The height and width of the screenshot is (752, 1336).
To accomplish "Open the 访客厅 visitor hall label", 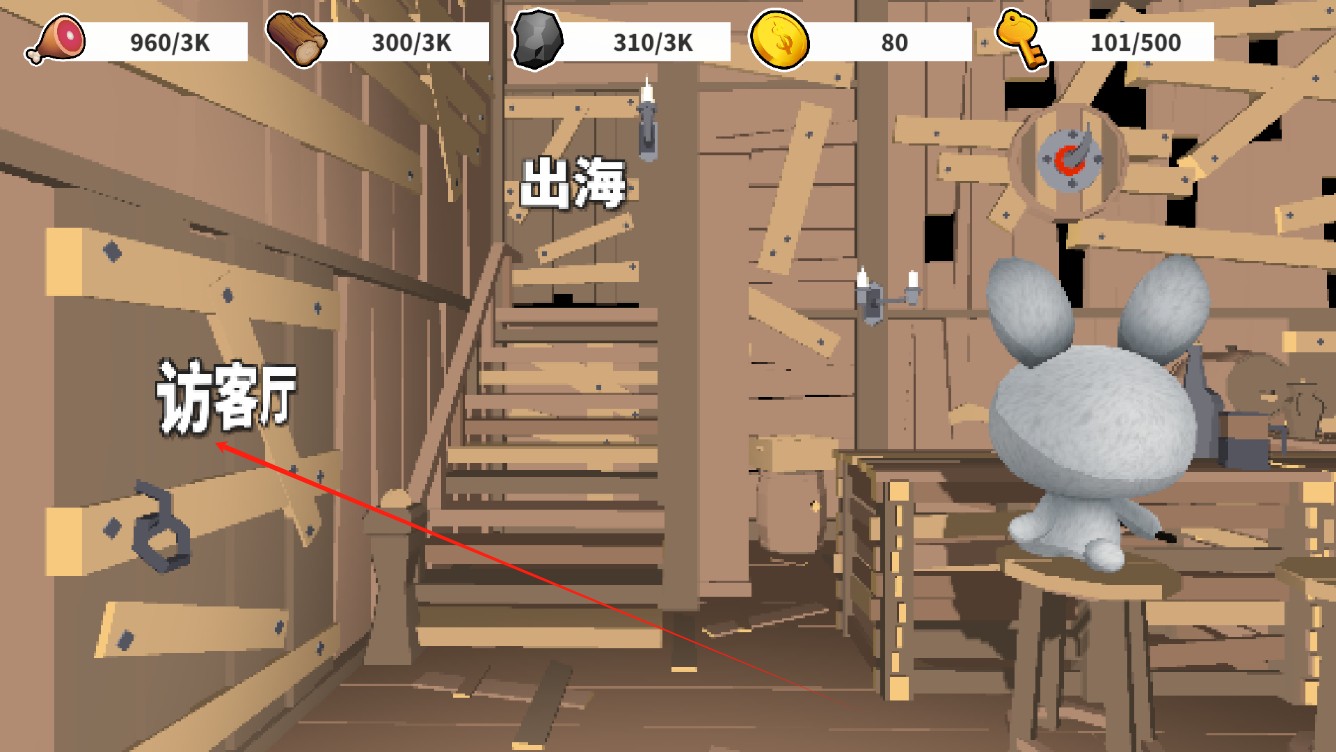I will coord(226,397).
